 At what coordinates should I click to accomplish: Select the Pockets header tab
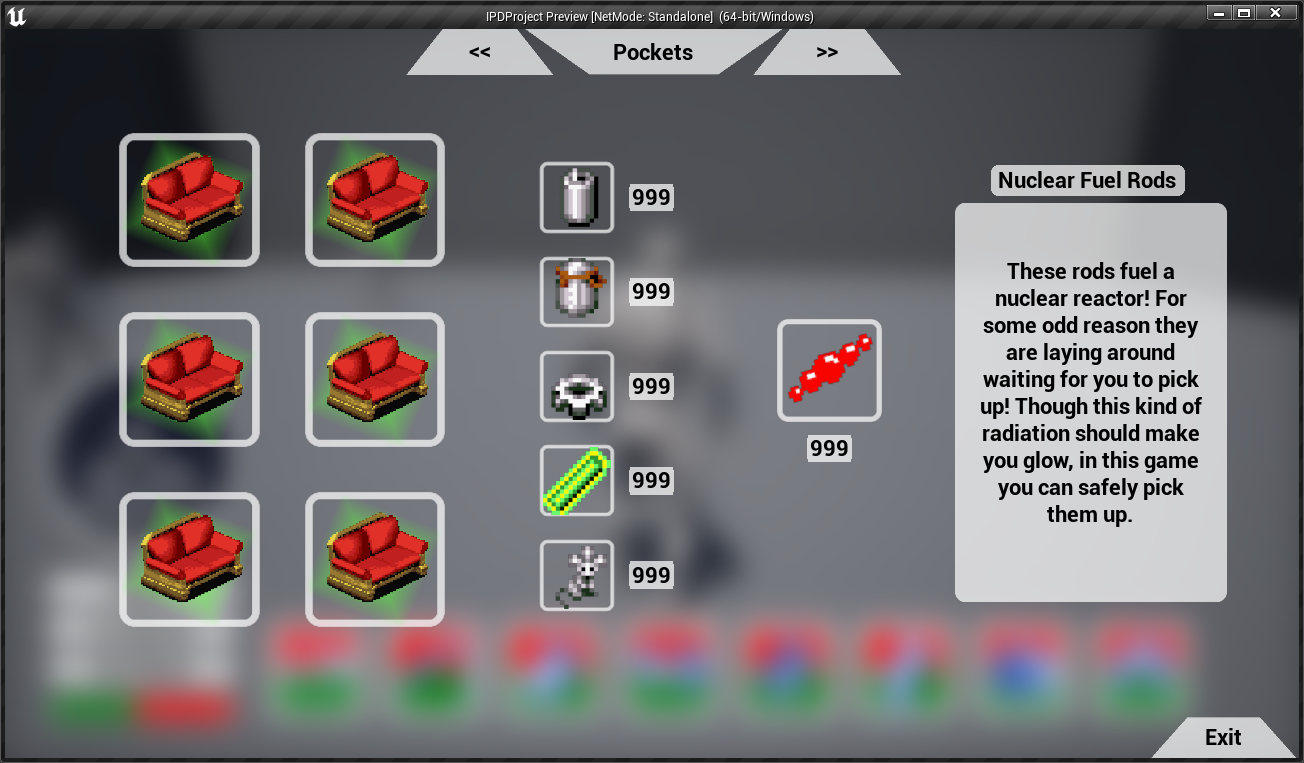tap(652, 52)
